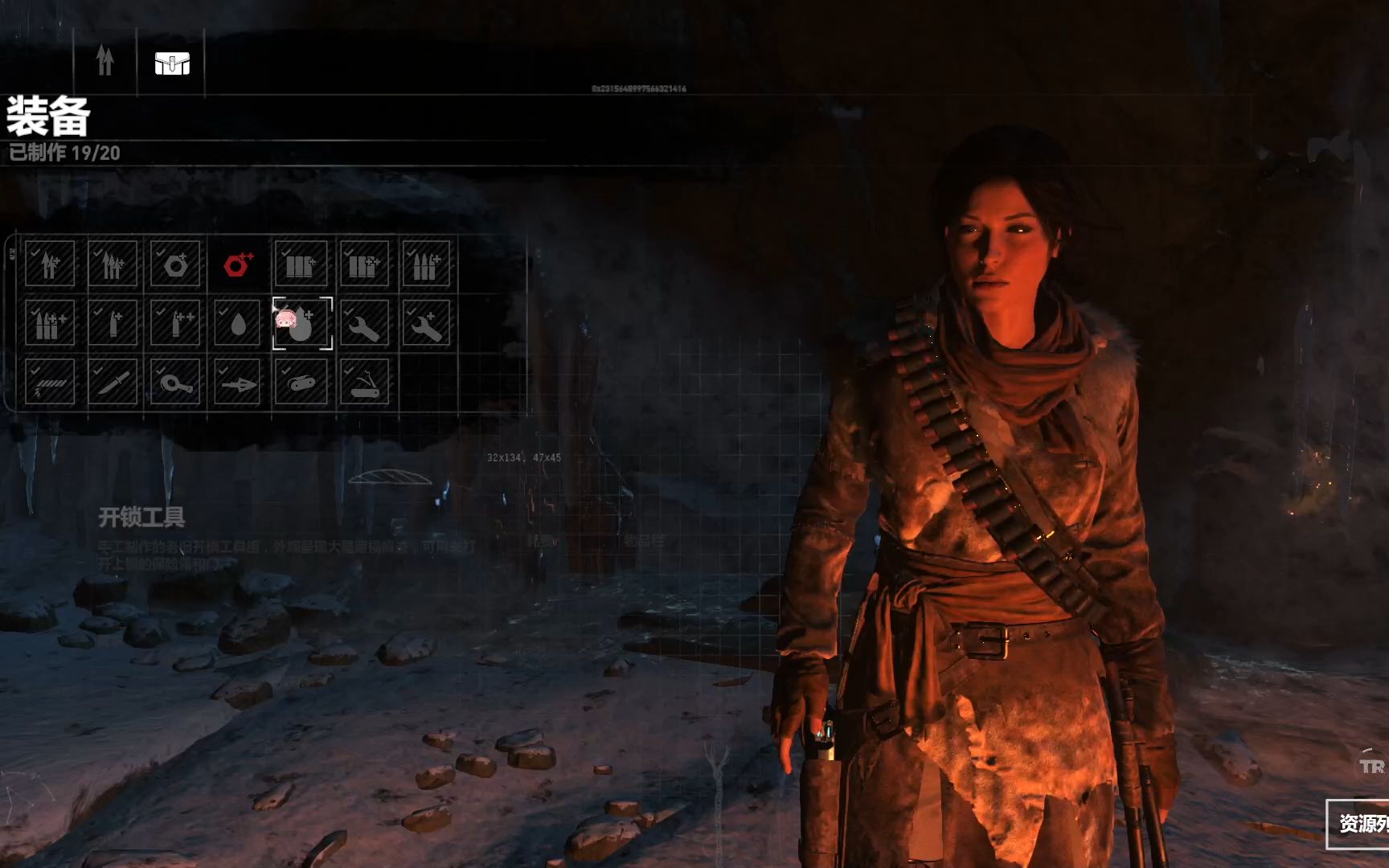Choose the three-arrow quiver upgrade slot
1389x868 pixels.
tap(113, 264)
